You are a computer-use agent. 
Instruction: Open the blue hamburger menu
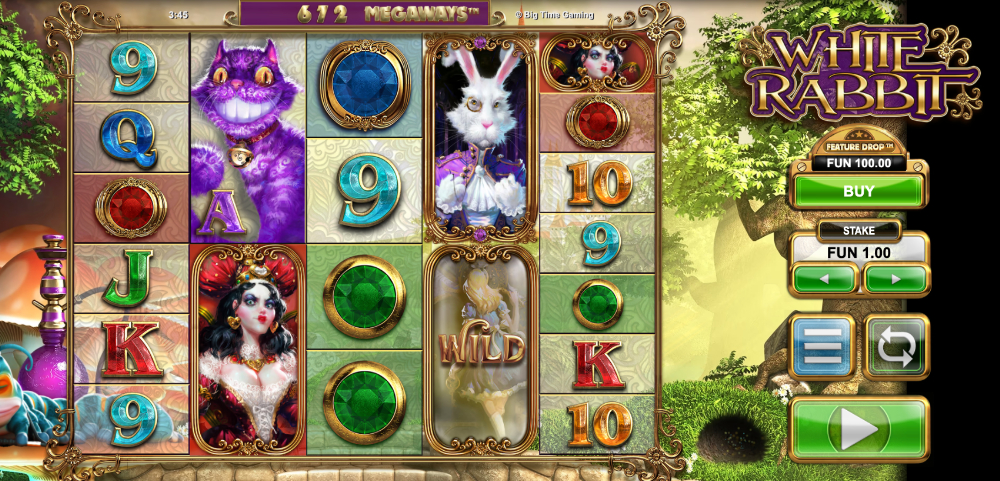pos(821,346)
